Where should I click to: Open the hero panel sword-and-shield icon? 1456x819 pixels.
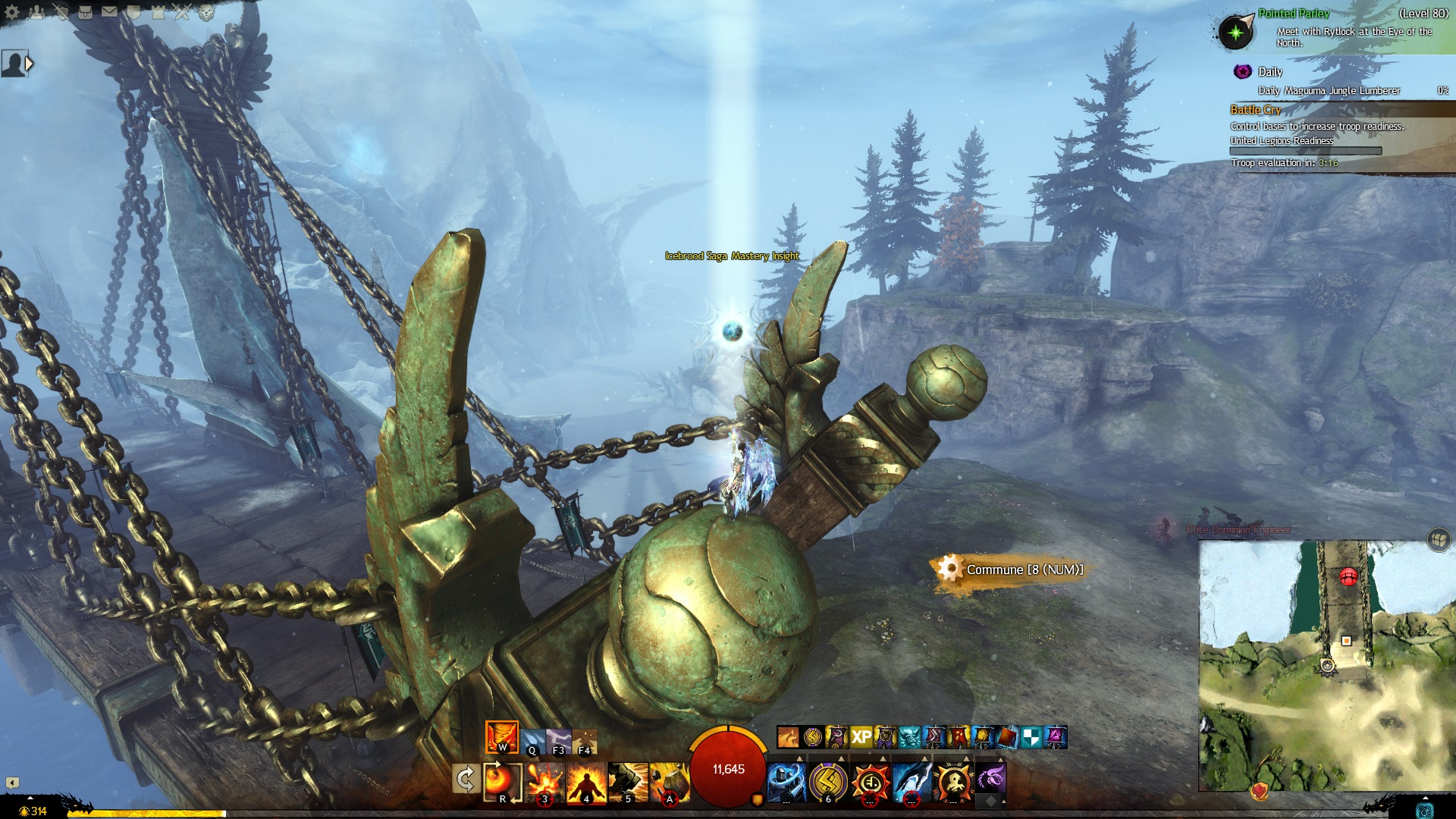click(x=61, y=12)
